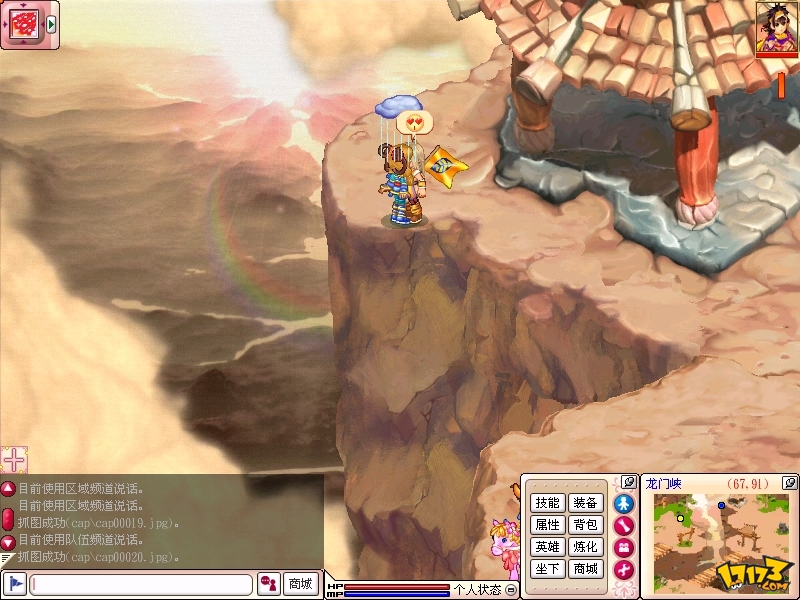The width and height of the screenshot is (800, 600).
Task: Select the 炼化 refining button
Action: 585,547
